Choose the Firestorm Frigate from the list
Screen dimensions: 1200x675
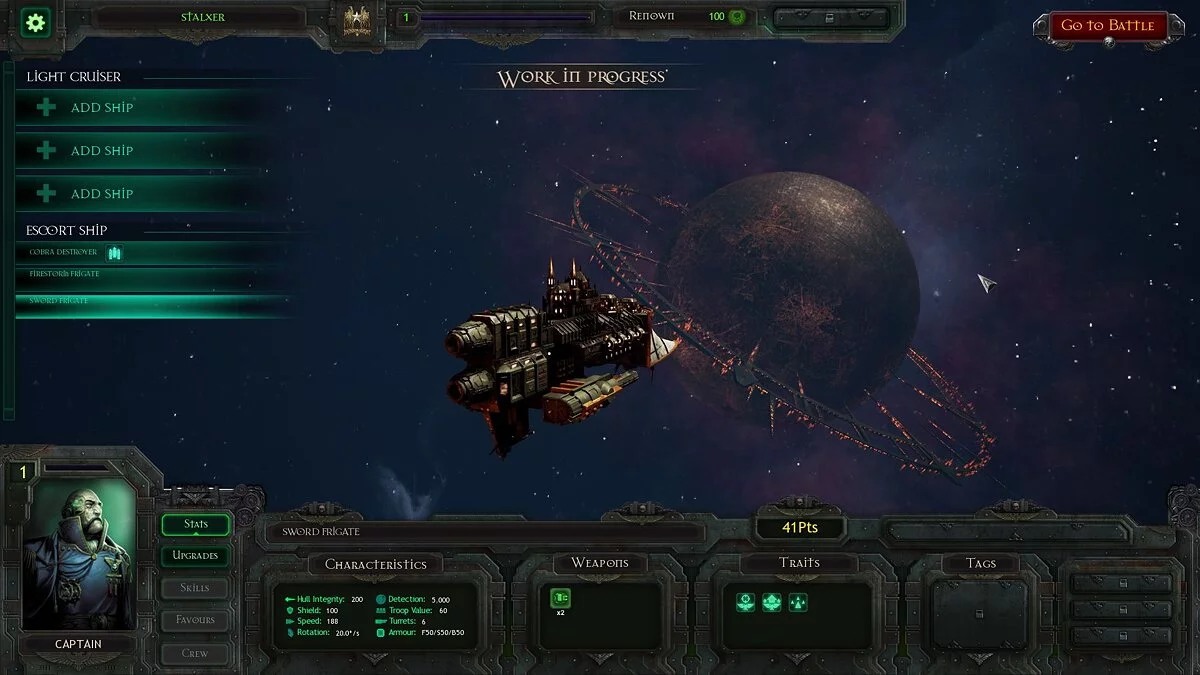pyautogui.click(x=65, y=274)
